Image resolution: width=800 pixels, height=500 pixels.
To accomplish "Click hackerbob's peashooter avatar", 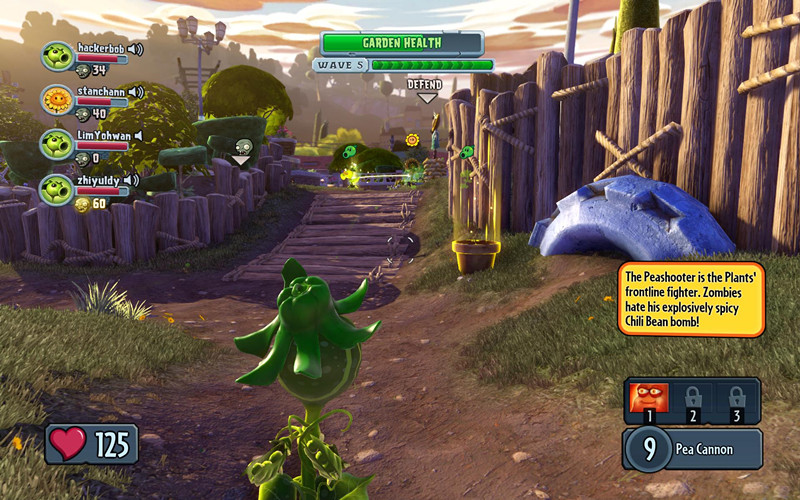I will point(57,55).
